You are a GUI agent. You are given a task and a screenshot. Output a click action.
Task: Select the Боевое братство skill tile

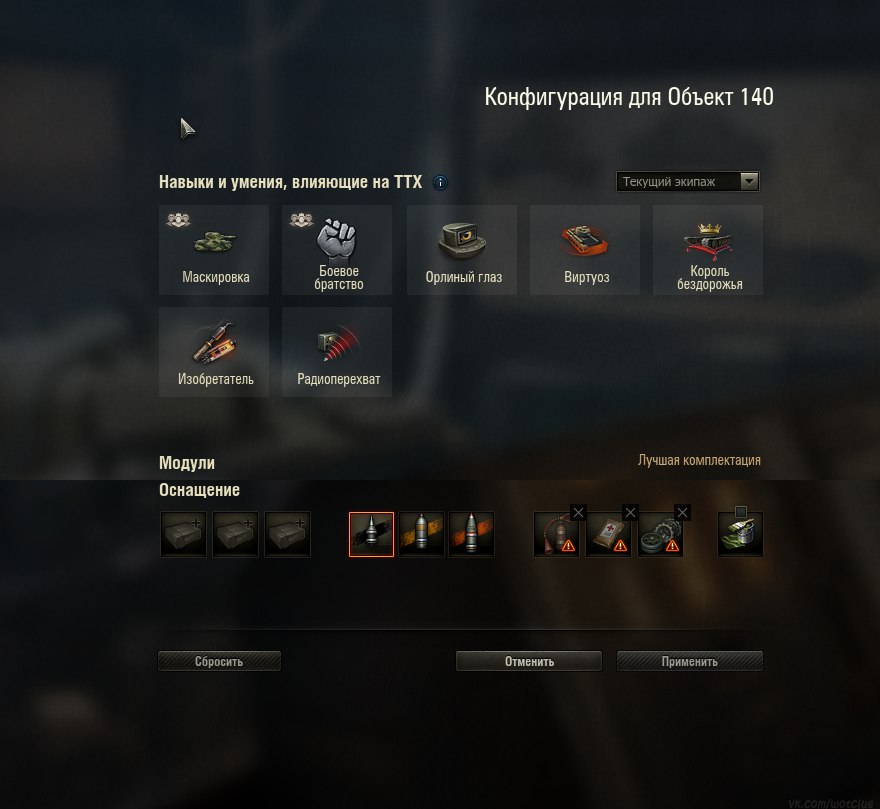337,250
